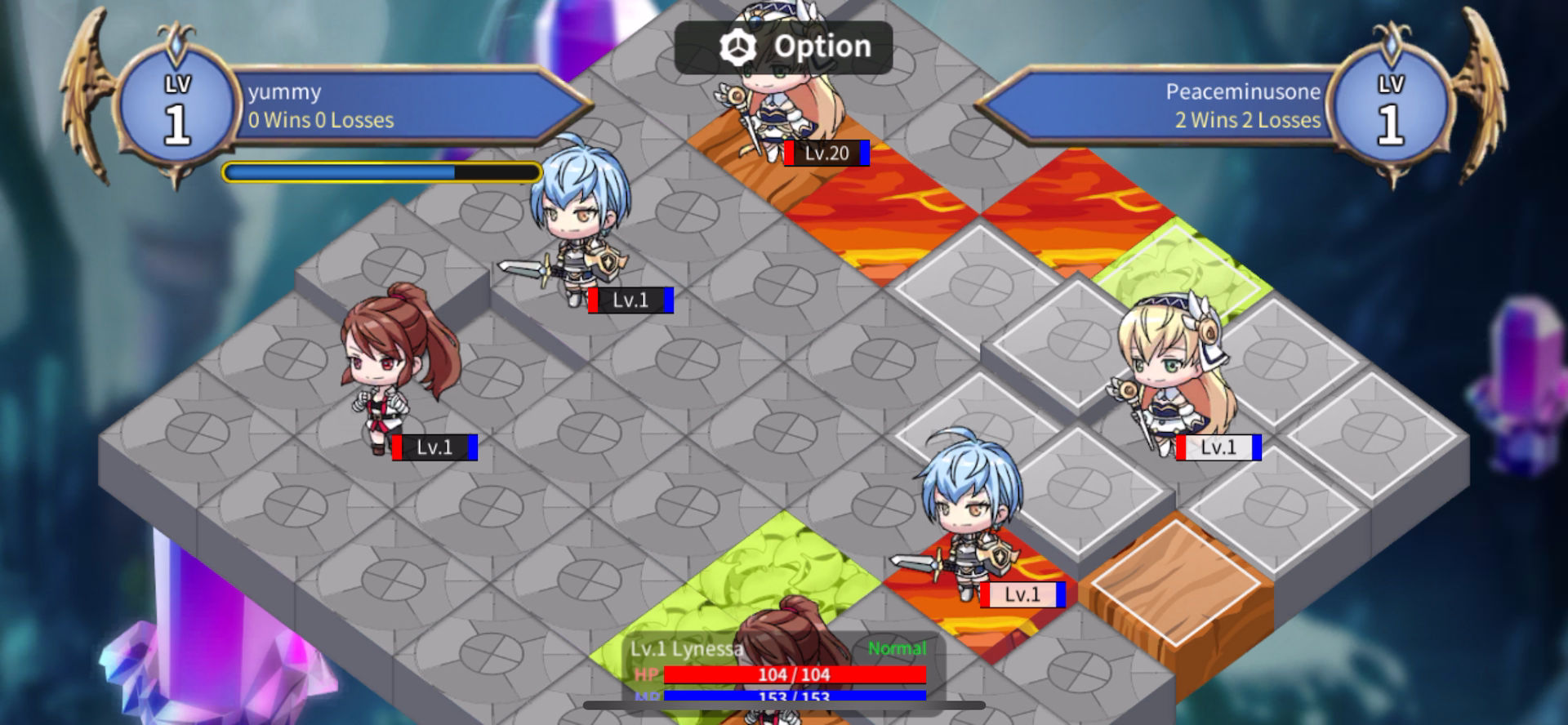Screen dimensions: 1568x725
Task: Tap the gear icon on the Option button
Action: [x=739, y=47]
